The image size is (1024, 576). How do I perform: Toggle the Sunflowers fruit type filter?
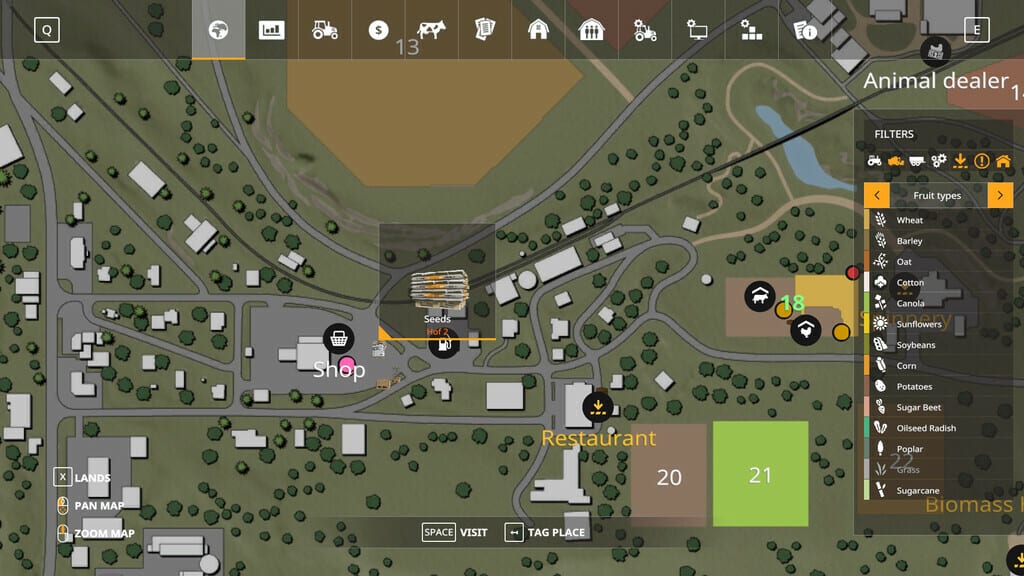point(918,324)
